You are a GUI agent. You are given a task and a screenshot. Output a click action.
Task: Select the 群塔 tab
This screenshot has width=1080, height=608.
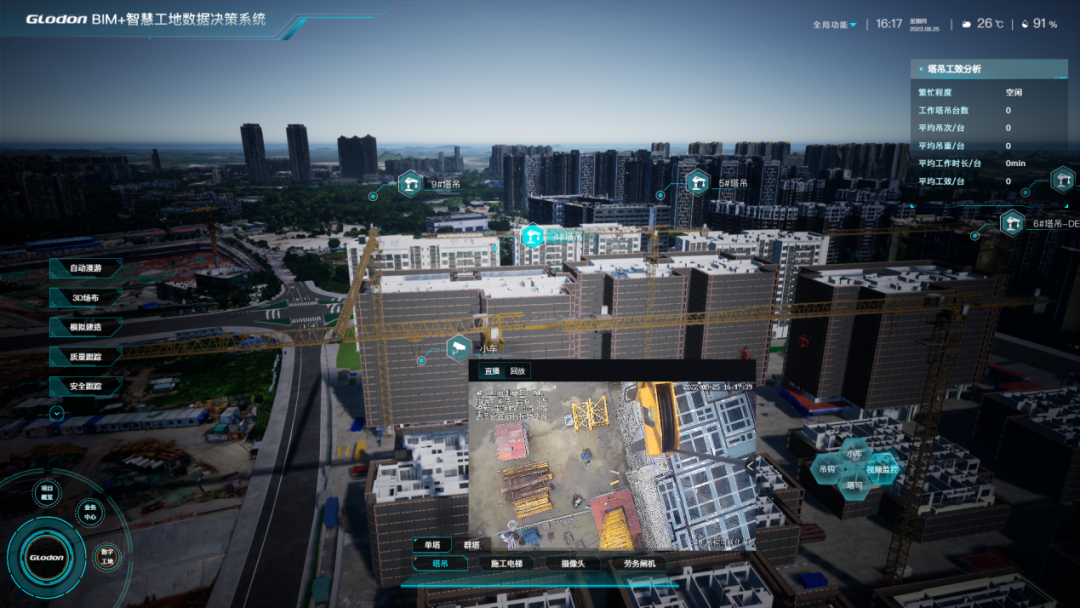tap(471, 545)
